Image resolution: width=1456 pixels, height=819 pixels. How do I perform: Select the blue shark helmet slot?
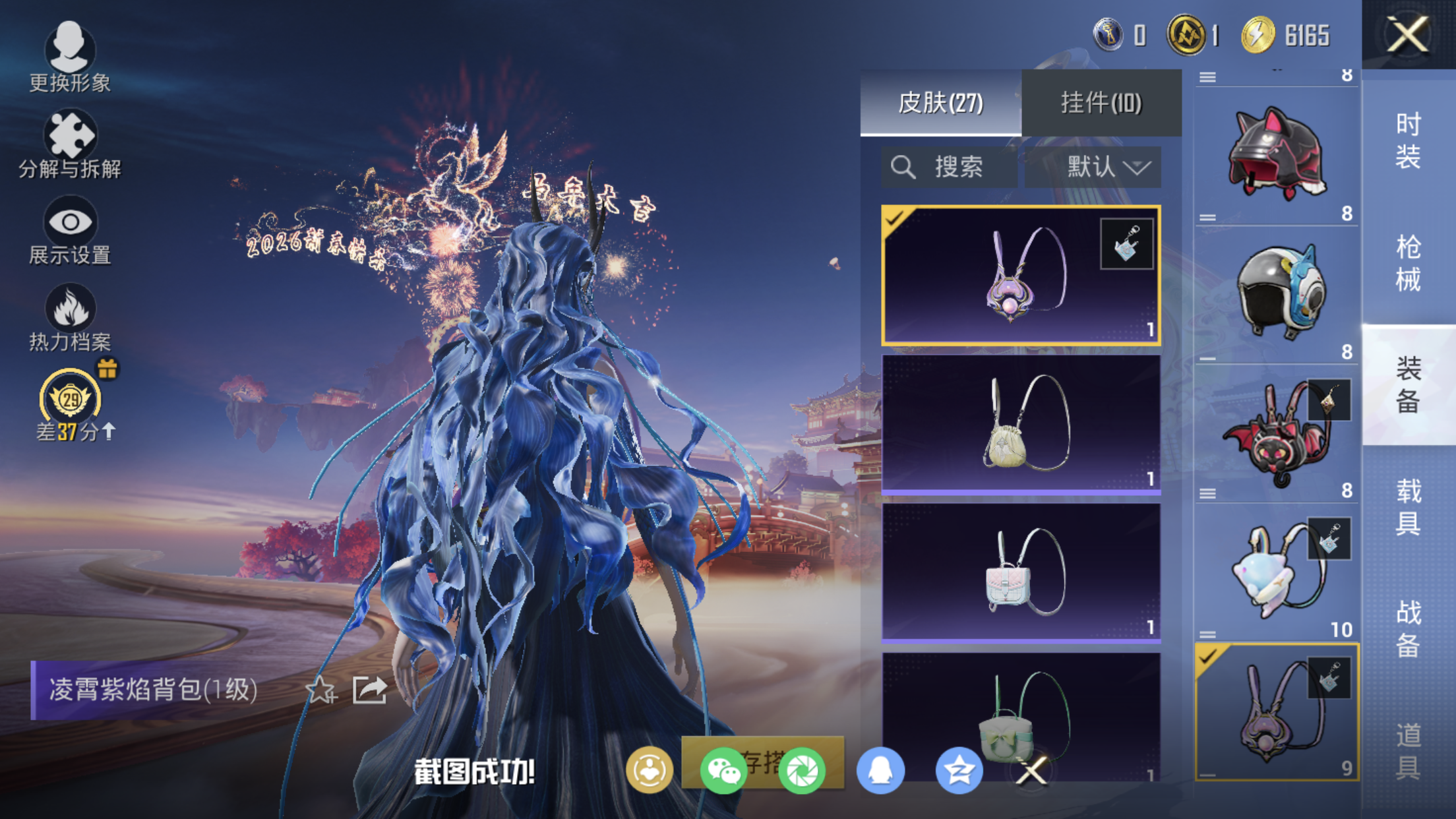[1277, 292]
